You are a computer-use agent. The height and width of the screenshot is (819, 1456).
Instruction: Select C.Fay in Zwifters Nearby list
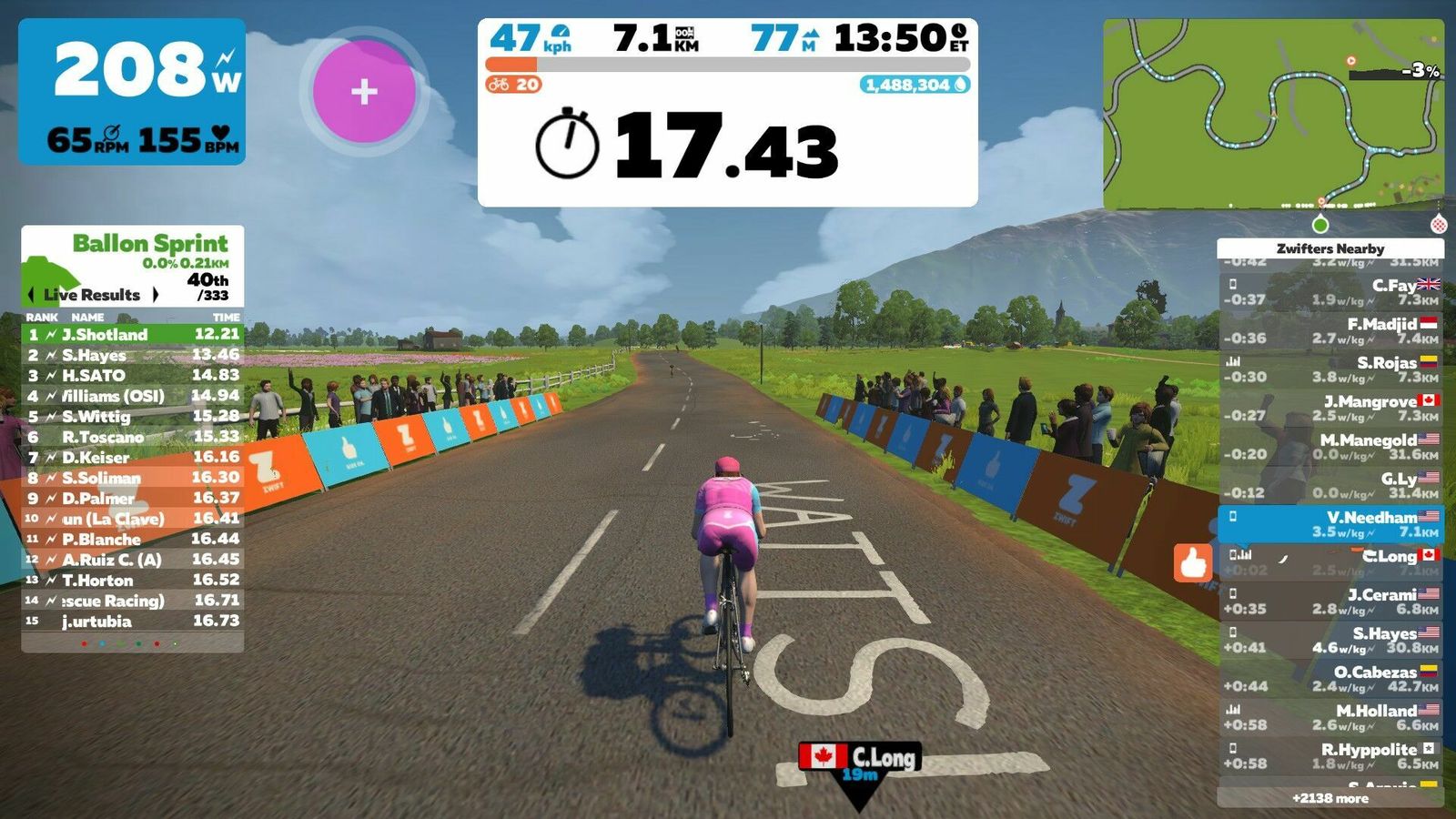coord(1330,292)
